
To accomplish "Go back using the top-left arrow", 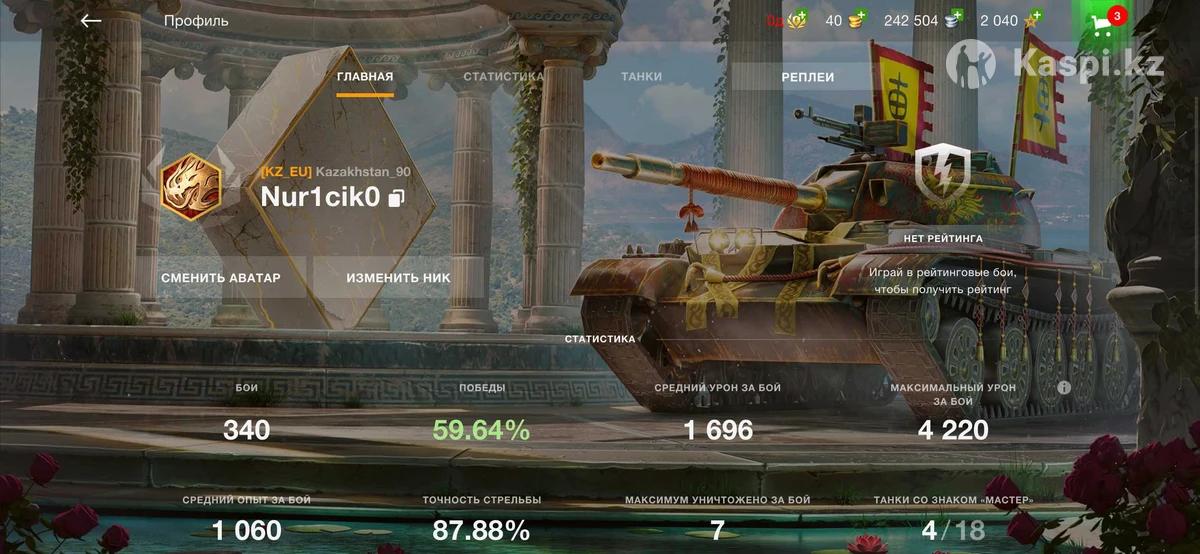I will [x=91, y=20].
